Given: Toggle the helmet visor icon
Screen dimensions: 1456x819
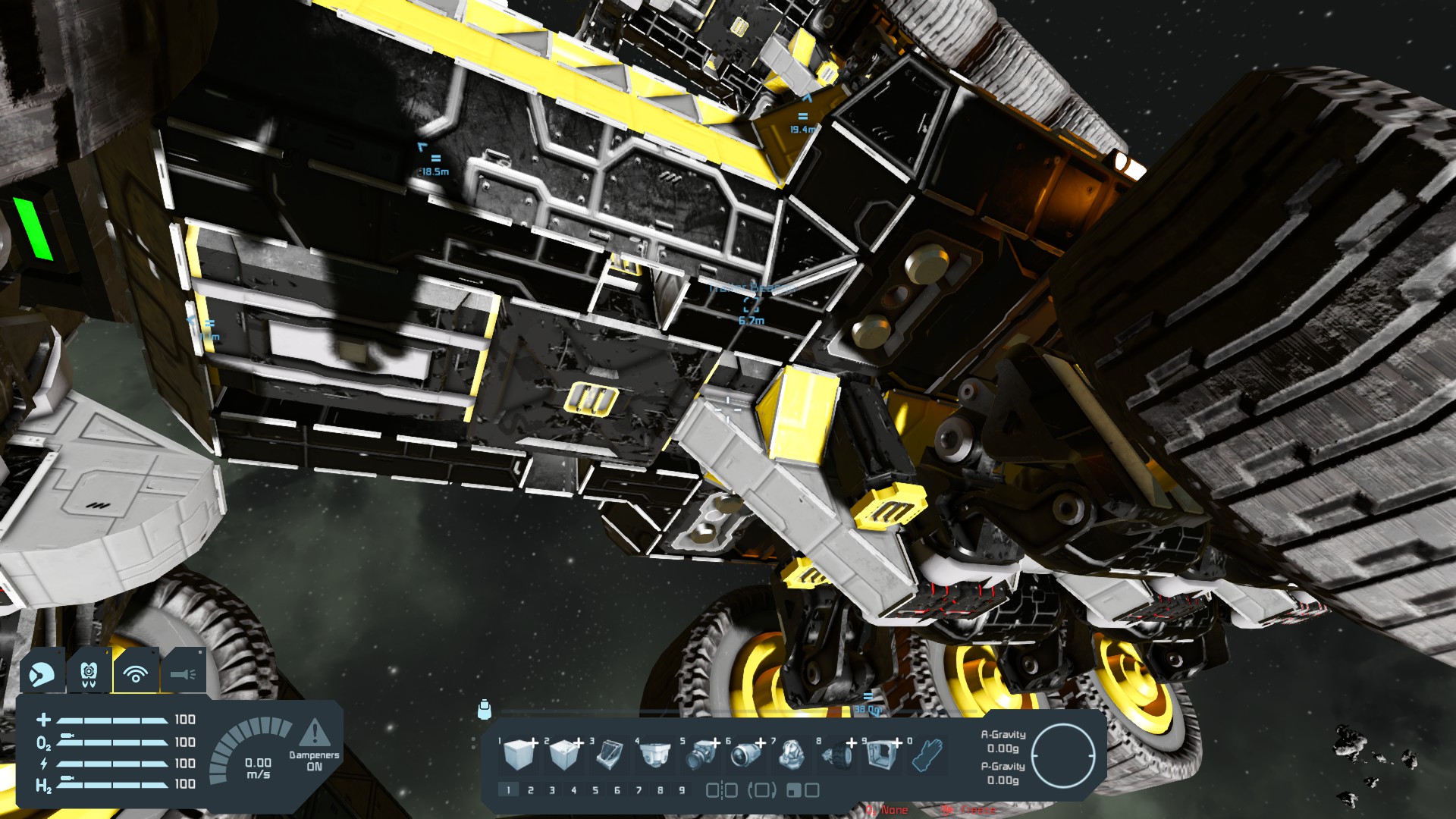Looking at the screenshot, I should [x=42, y=673].
